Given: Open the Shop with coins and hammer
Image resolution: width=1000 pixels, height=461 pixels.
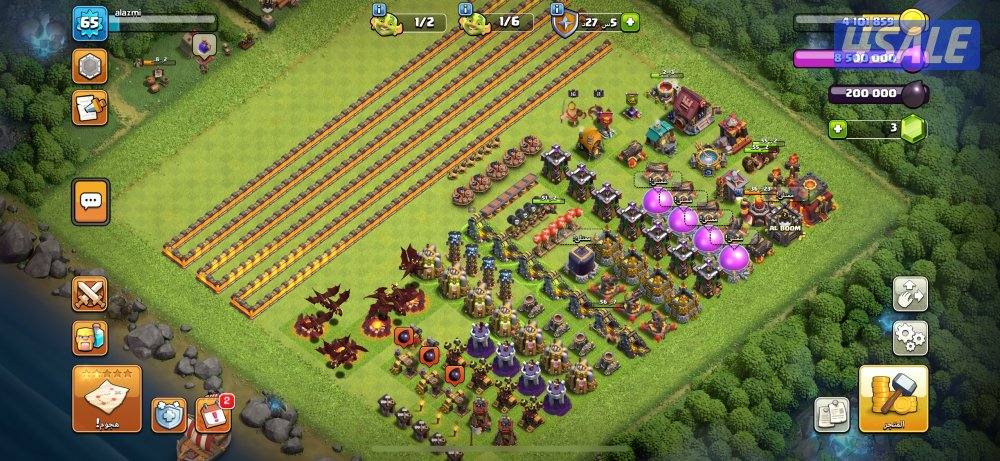Looking at the screenshot, I should click(893, 398).
